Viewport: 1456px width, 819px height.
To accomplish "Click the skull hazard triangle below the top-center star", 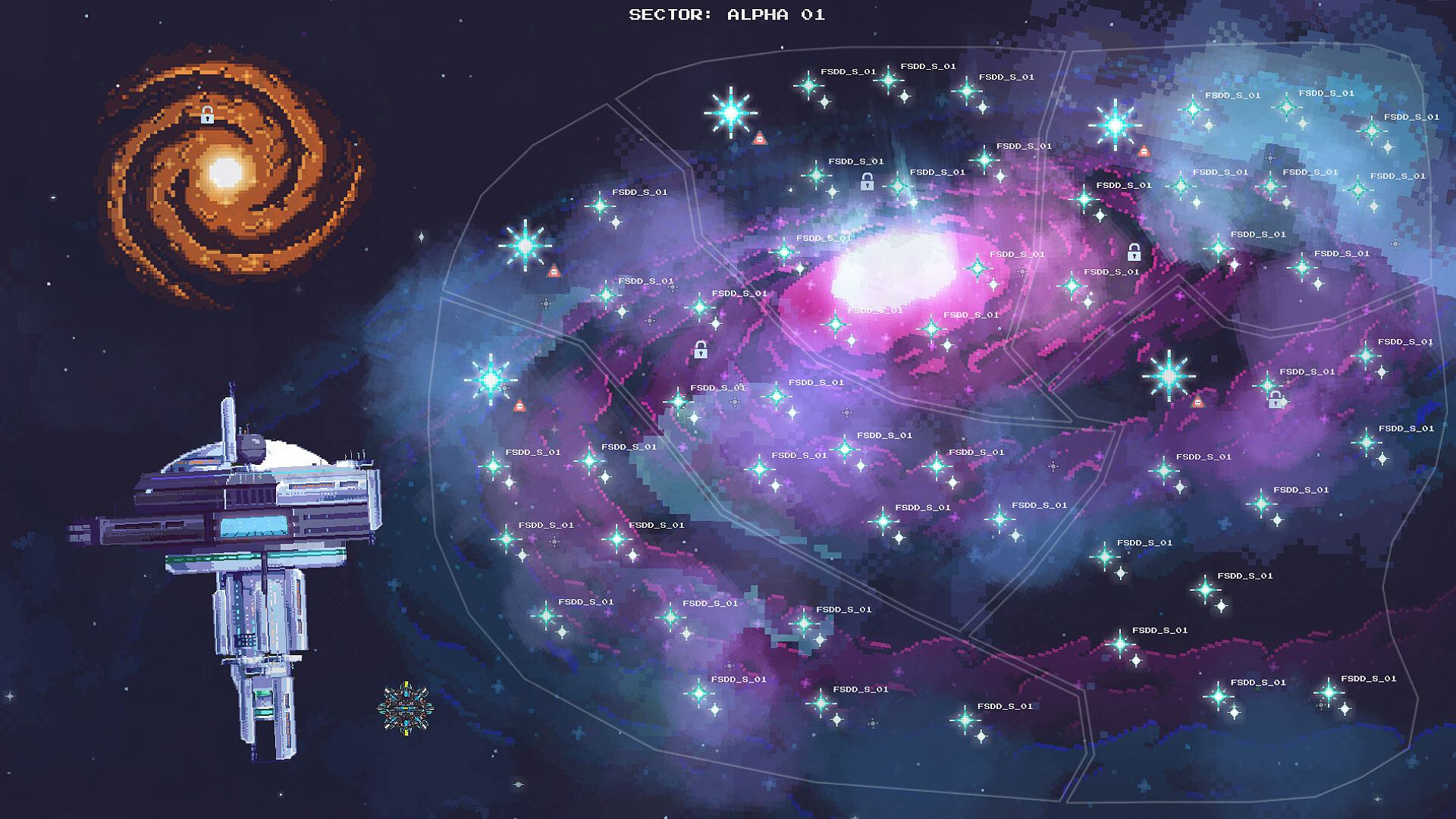I will 759,139.
